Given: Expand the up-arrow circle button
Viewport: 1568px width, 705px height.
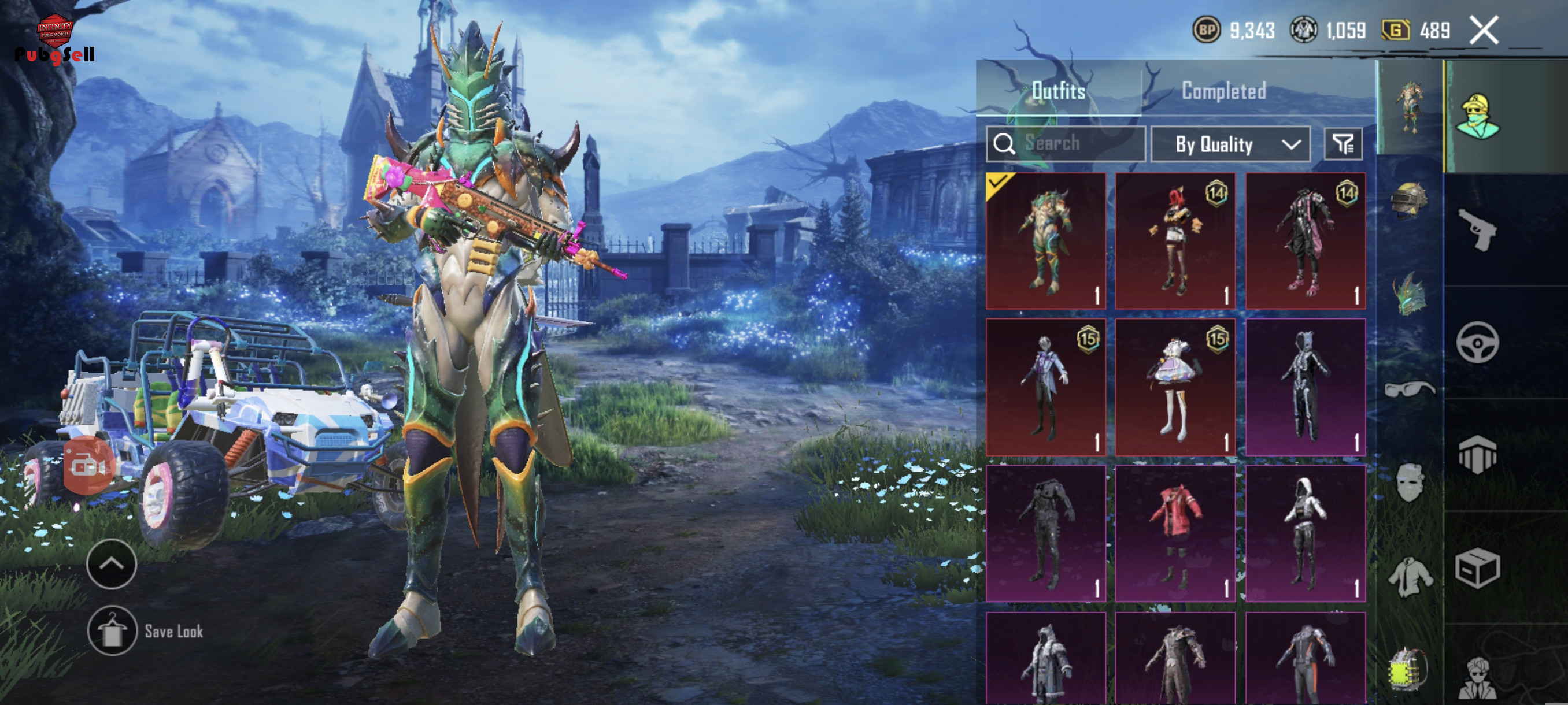Looking at the screenshot, I should click(112, 564).
